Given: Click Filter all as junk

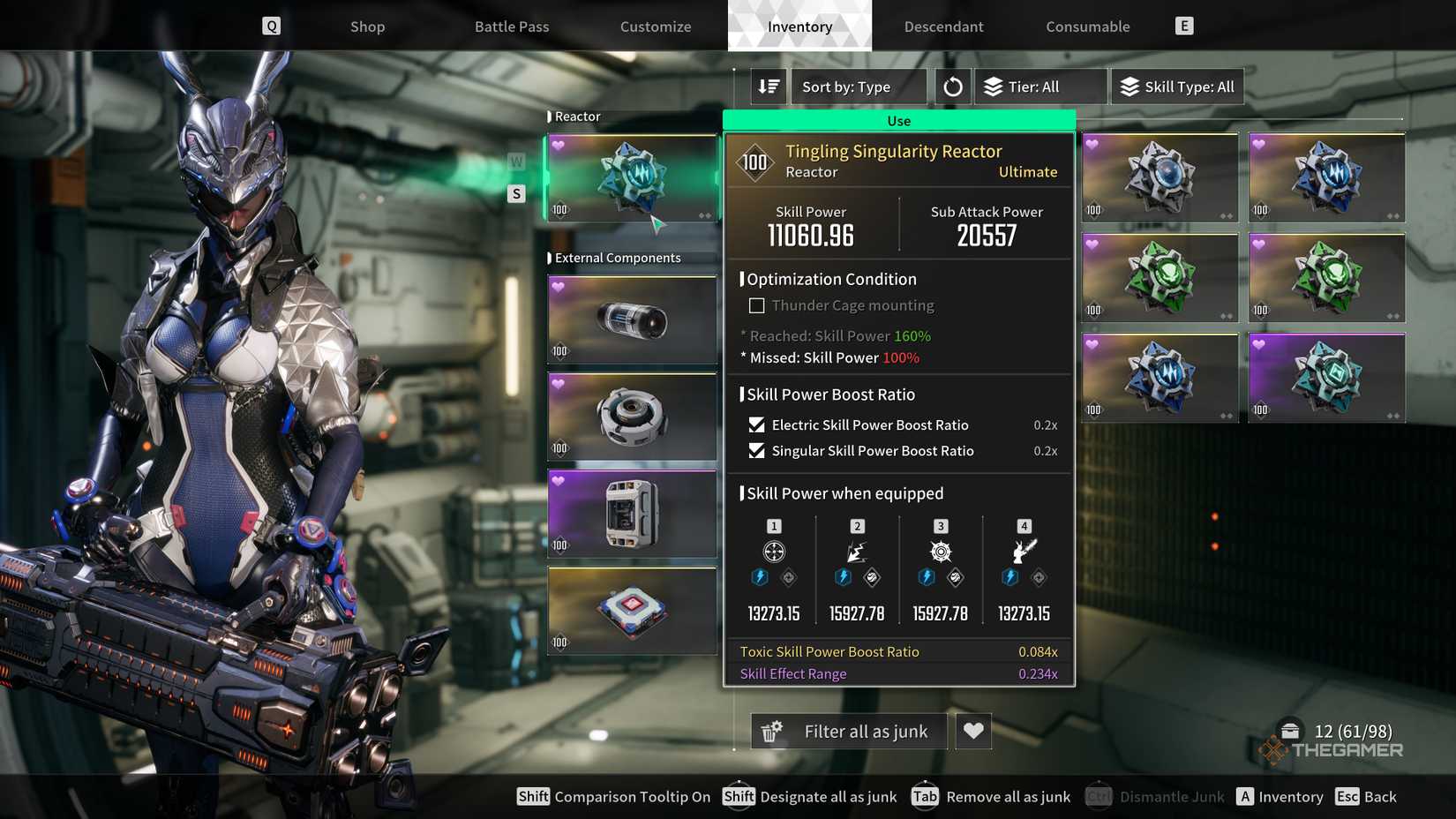Looking at the screenshot, I should coord(864,731).
